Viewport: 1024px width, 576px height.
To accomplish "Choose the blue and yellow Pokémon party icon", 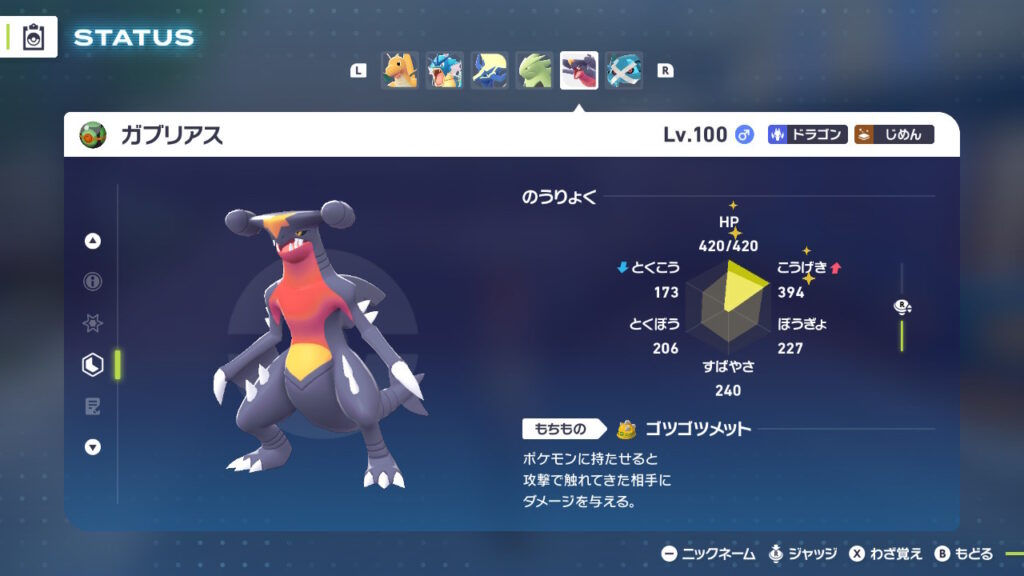I will tap(489, 71).
